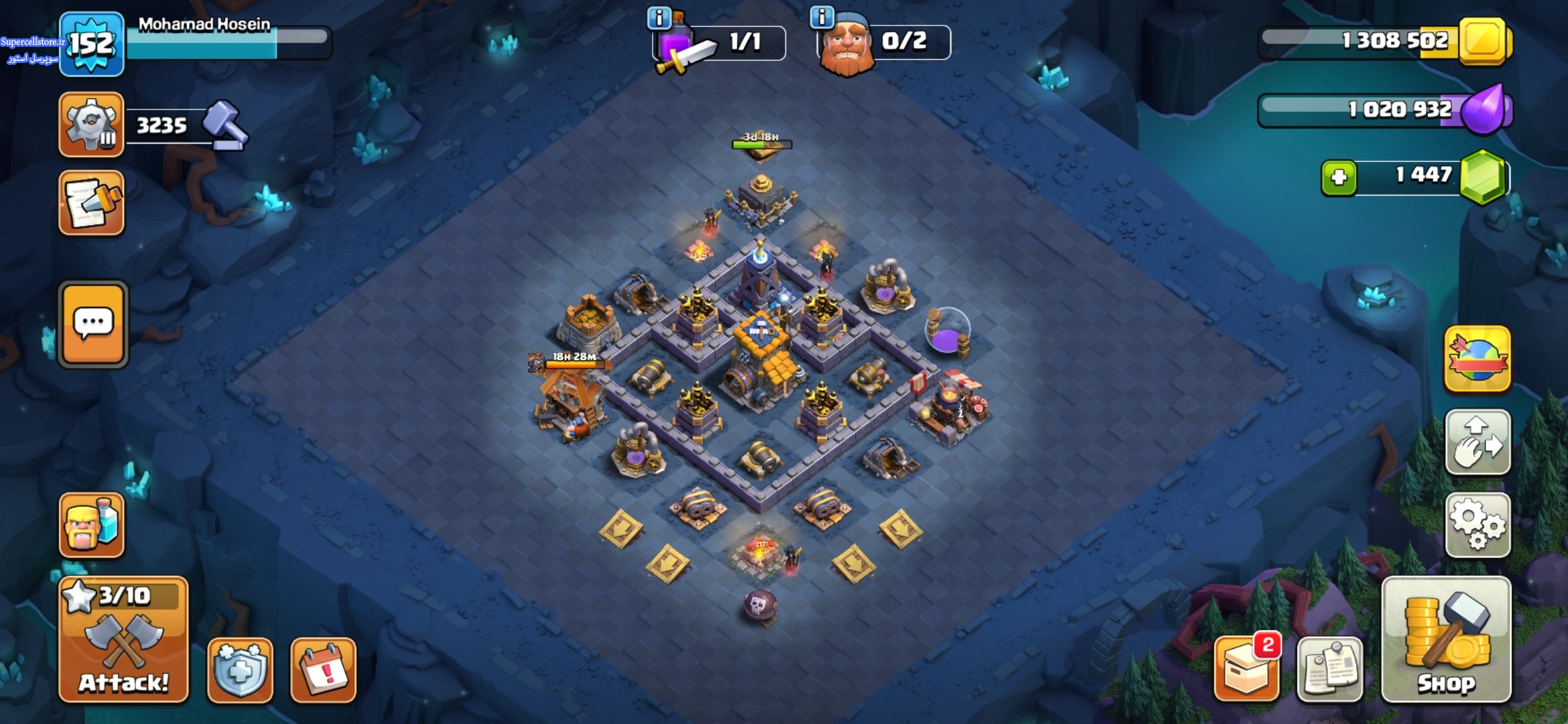The height and width of the screenshot is (724, 1568).
Task: Open the events calendar button
Action: coord(323,670)
